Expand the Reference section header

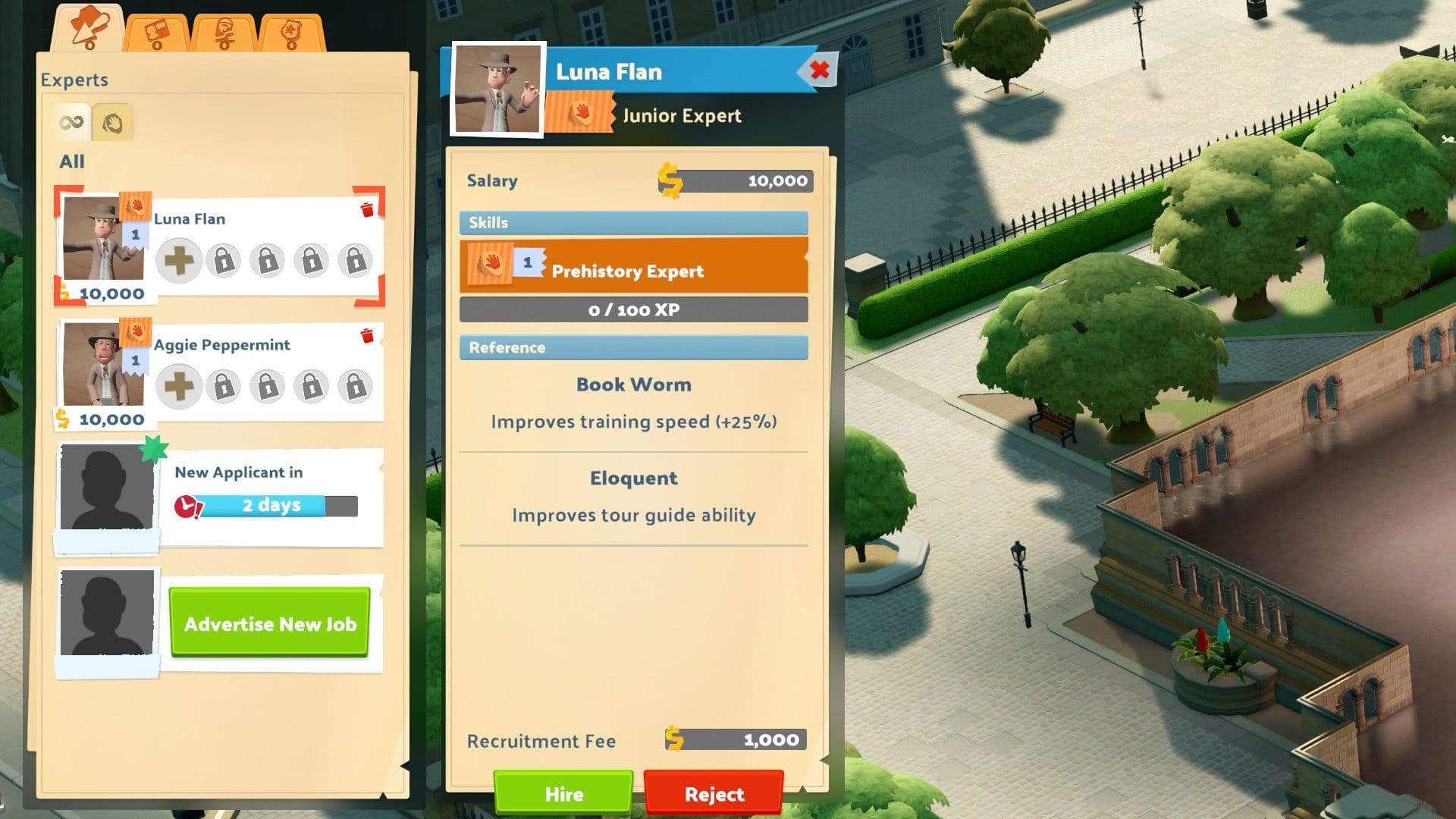pos(634,347)
